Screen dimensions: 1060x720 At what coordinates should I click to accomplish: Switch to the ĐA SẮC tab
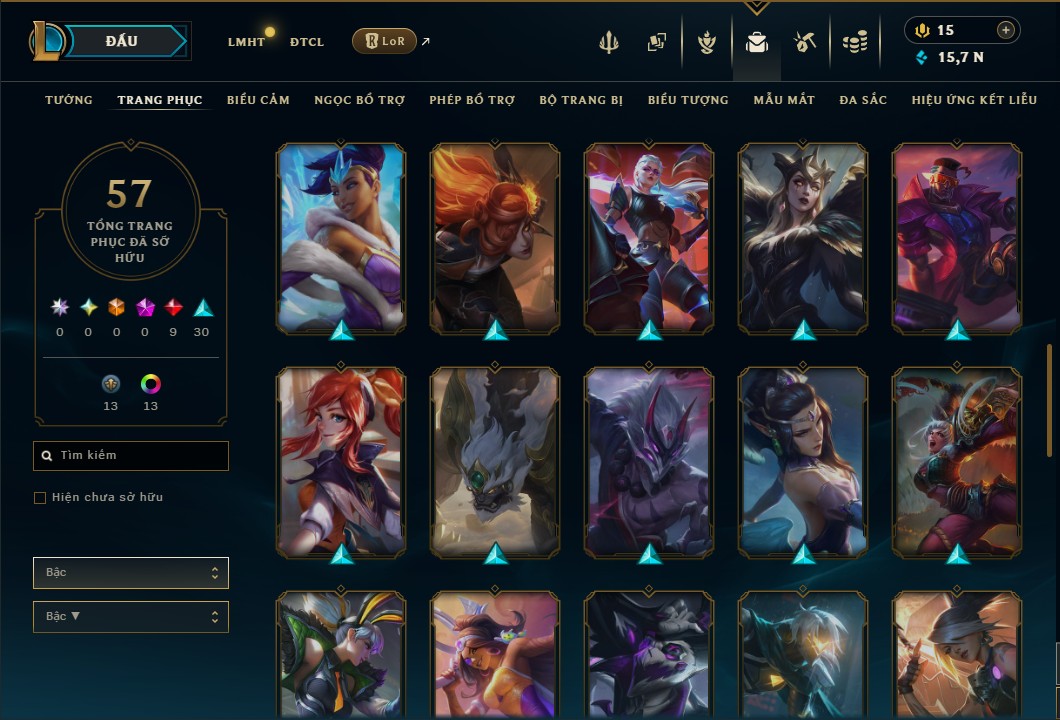click(x=863, y=100)
